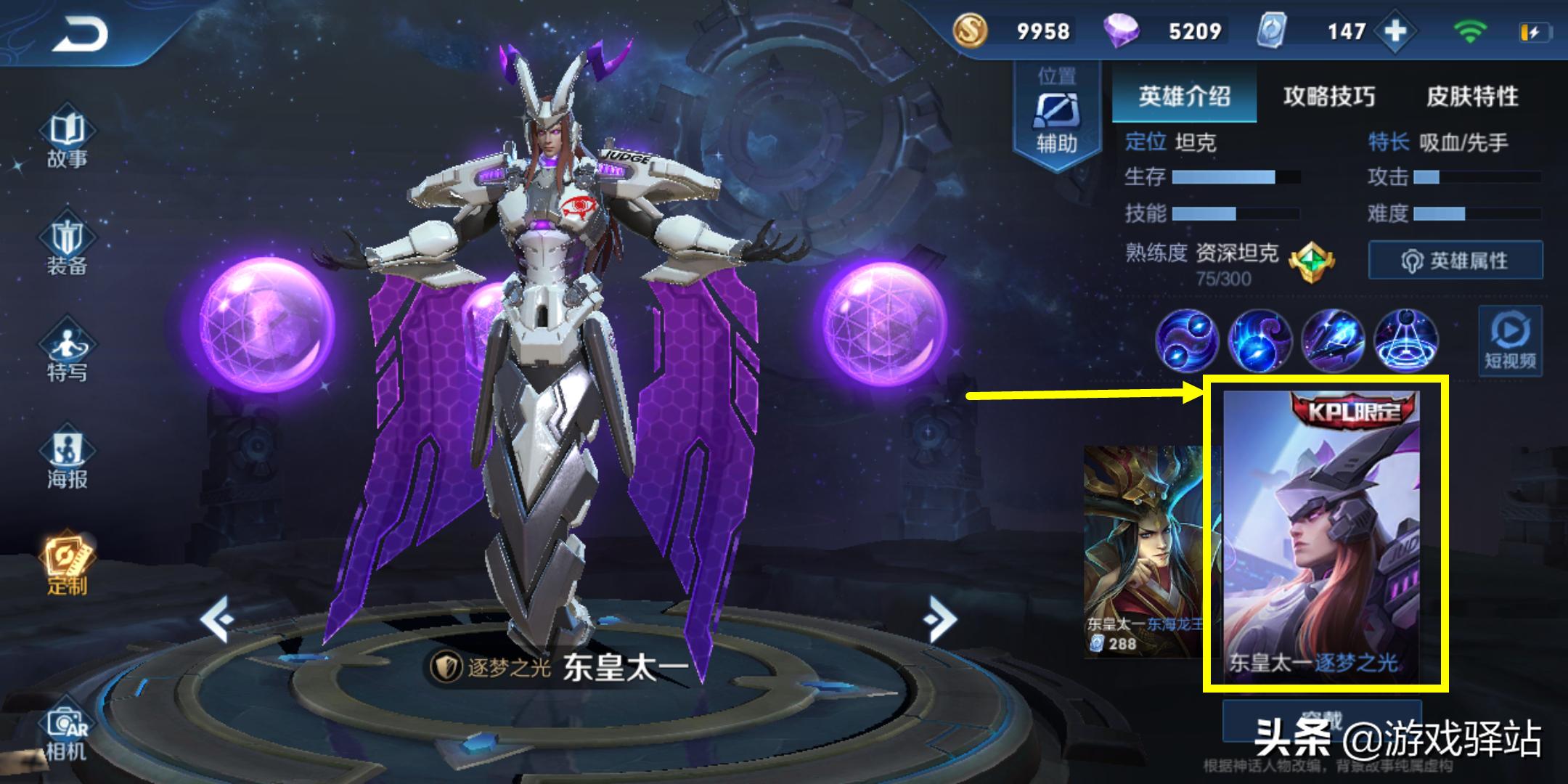Switch to the 英雄介绍 tab
This screenshot has height=784, width=1568.
pos(1184,96)
